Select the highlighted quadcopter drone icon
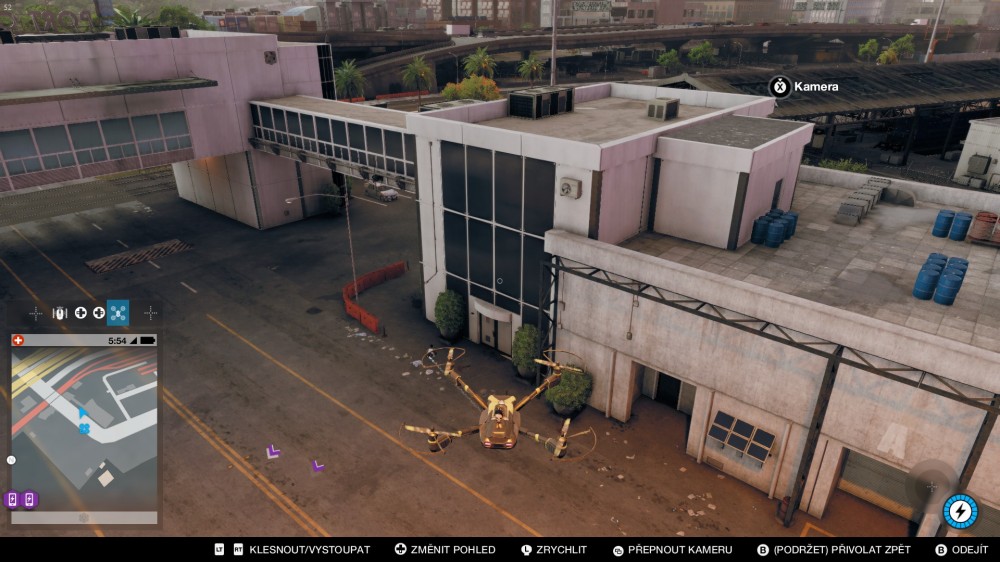Image resolution: width=1000 pixels, height=562 pixels. (x=118, y=313)
